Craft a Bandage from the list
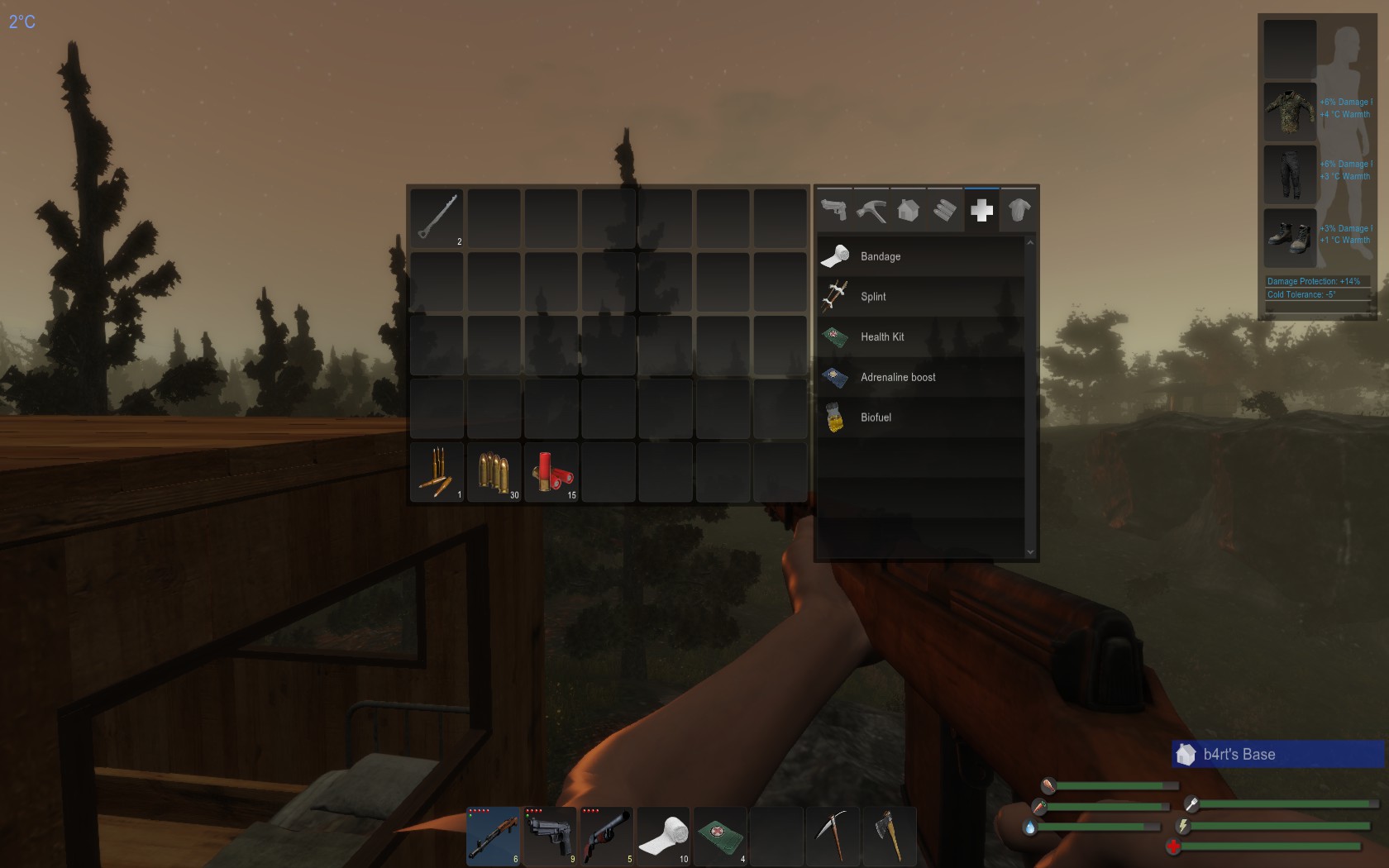The image size is (1389, 868). (918, 256)
